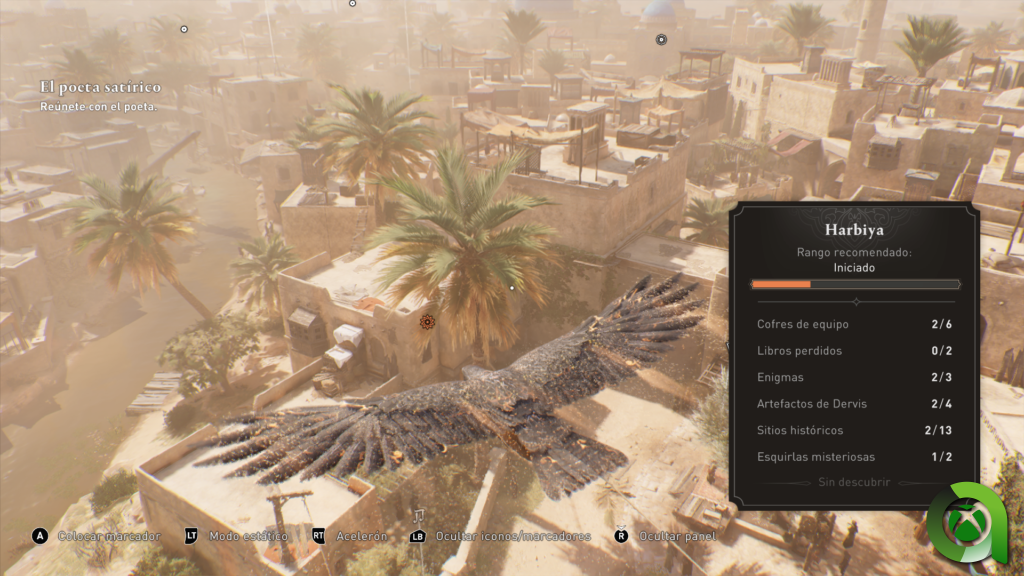
Task: Open the Cofres de equipo row
Action: [854, 325]
